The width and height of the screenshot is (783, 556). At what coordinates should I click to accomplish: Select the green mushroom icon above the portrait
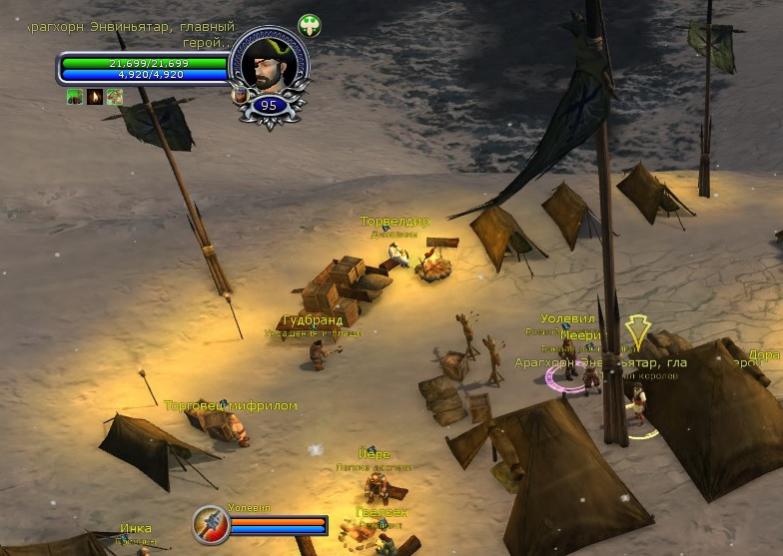click(x=309, y=26)
